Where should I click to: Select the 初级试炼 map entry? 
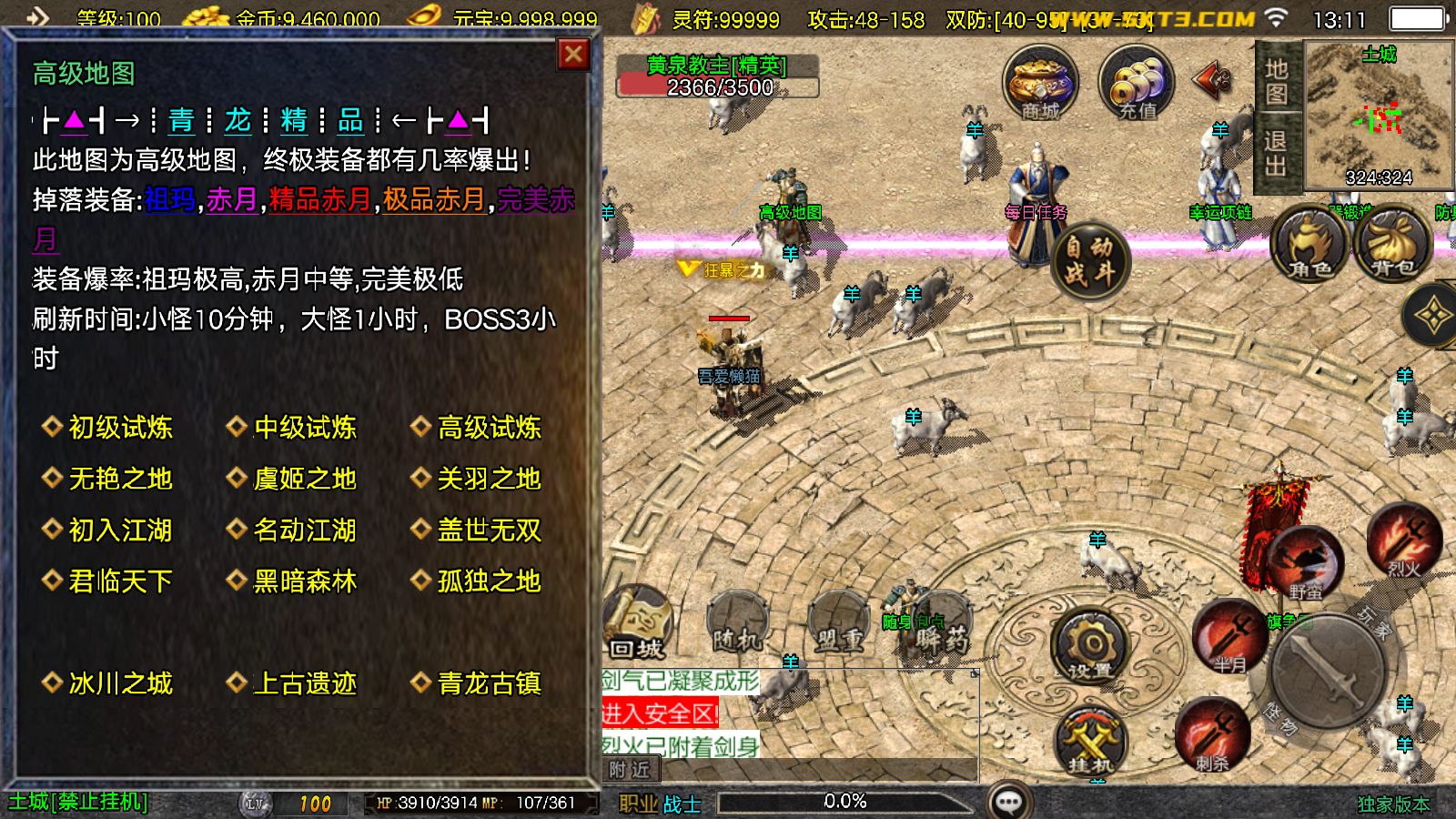point(119,428)
